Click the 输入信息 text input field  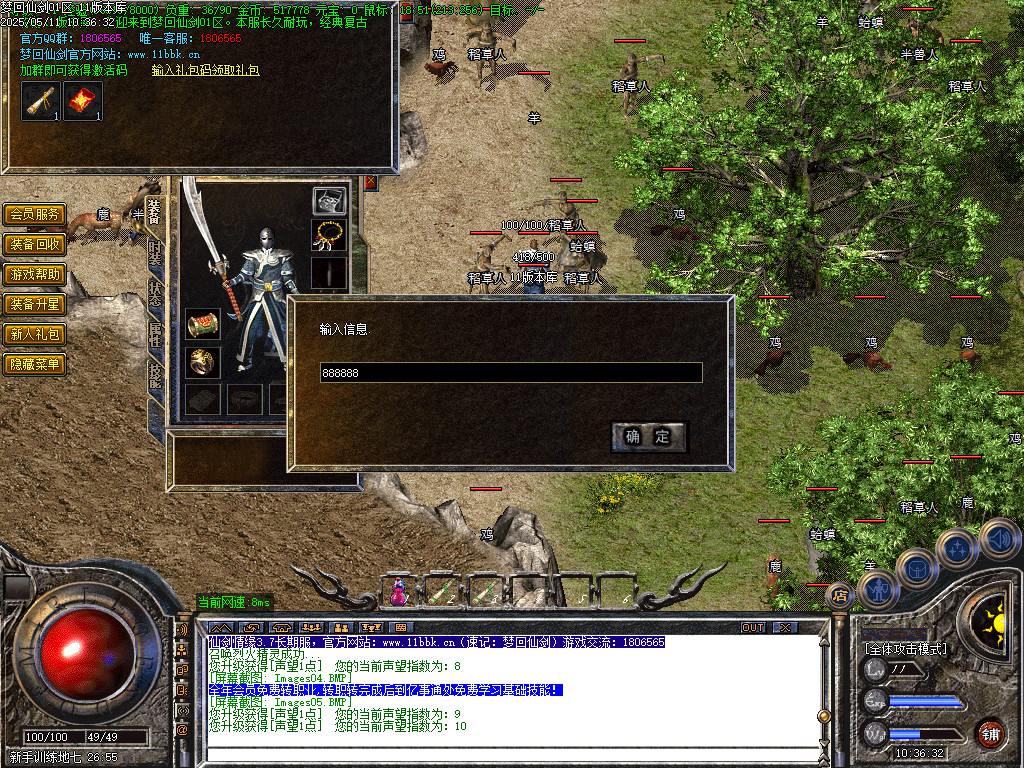510,373
